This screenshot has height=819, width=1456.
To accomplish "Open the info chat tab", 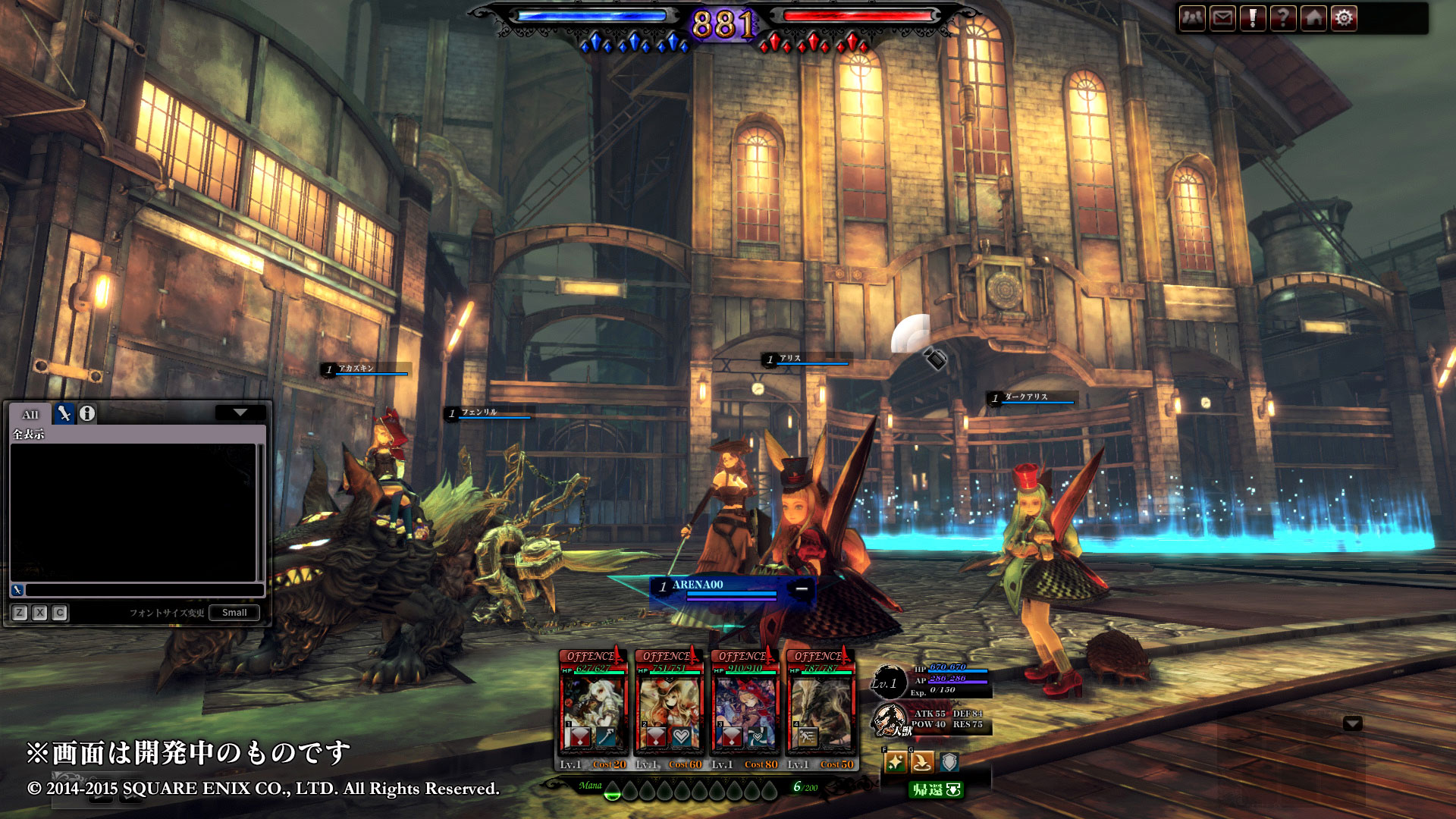I will tap(87, 413).
